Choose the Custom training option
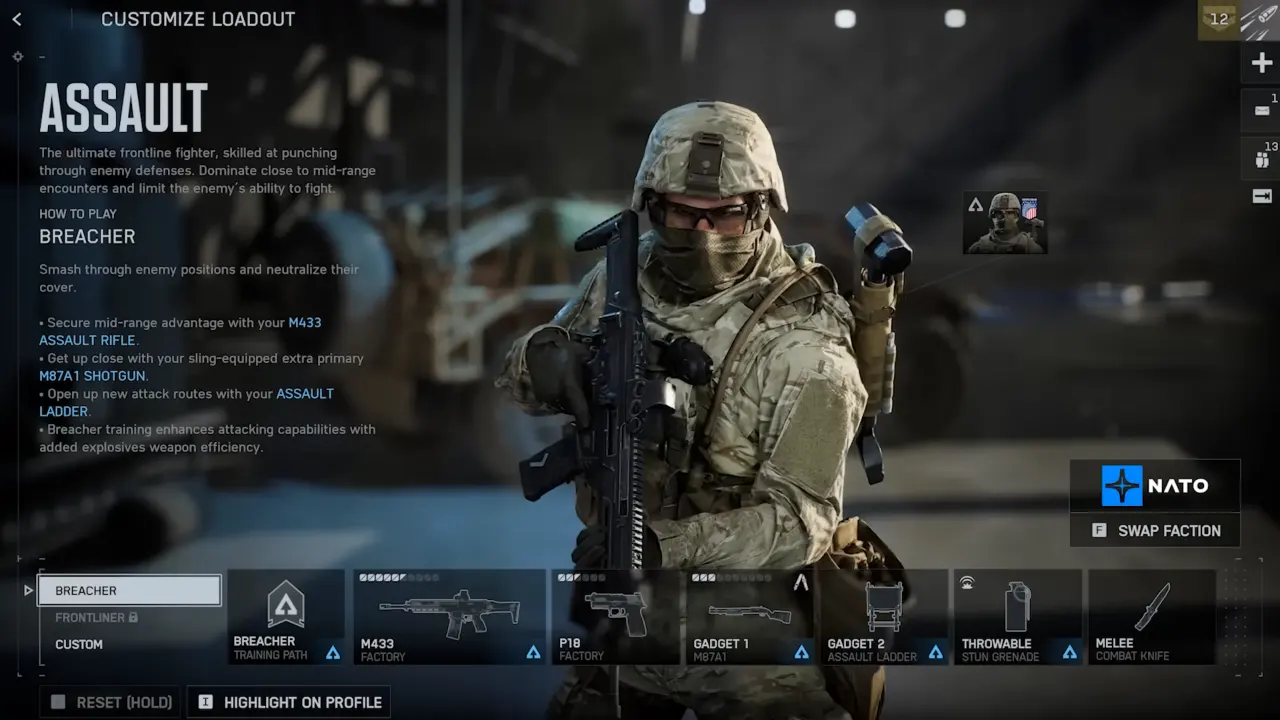The image size is (1280, 720). pos(78,644)
